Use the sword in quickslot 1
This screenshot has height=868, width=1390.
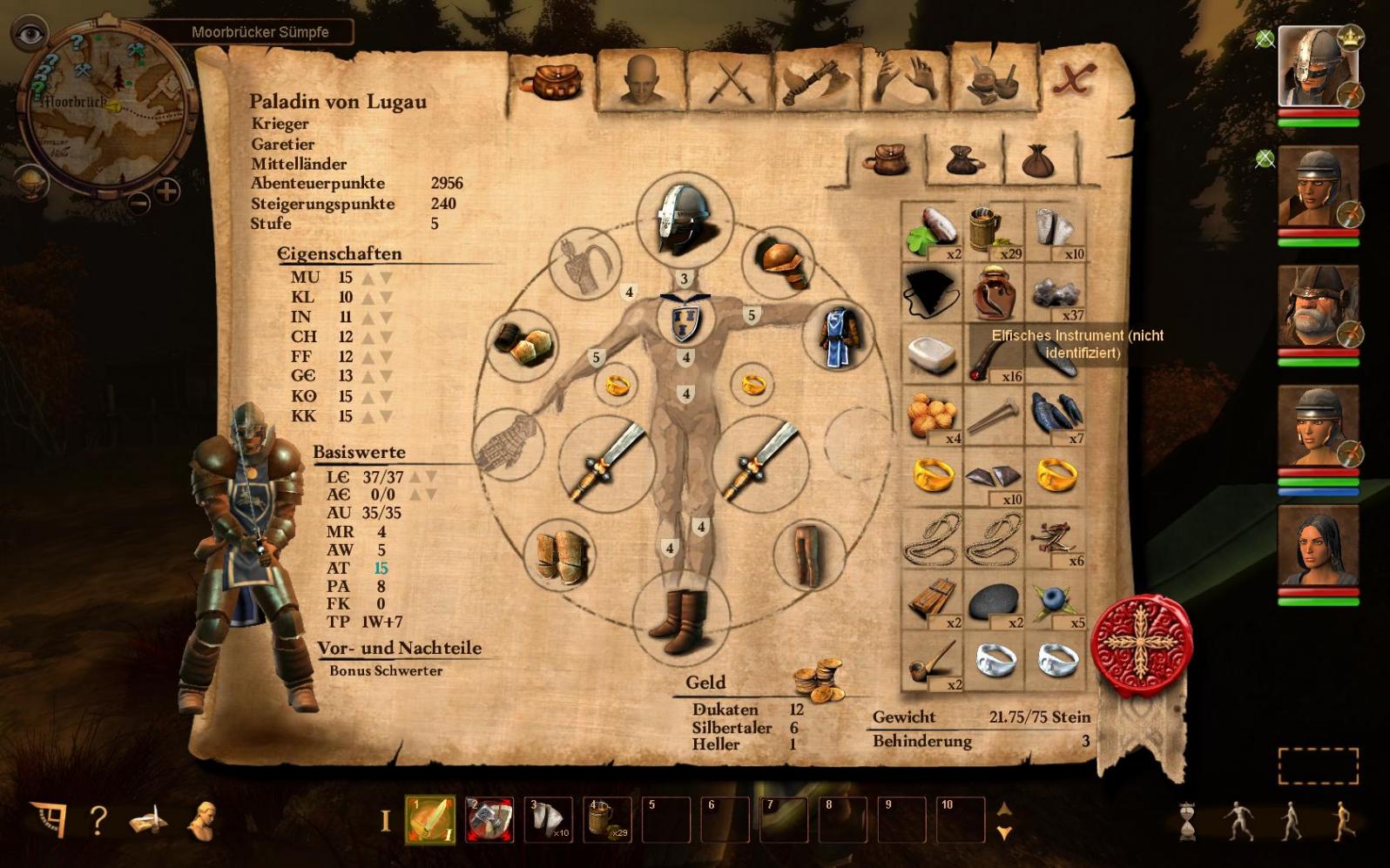click(430, 820)
